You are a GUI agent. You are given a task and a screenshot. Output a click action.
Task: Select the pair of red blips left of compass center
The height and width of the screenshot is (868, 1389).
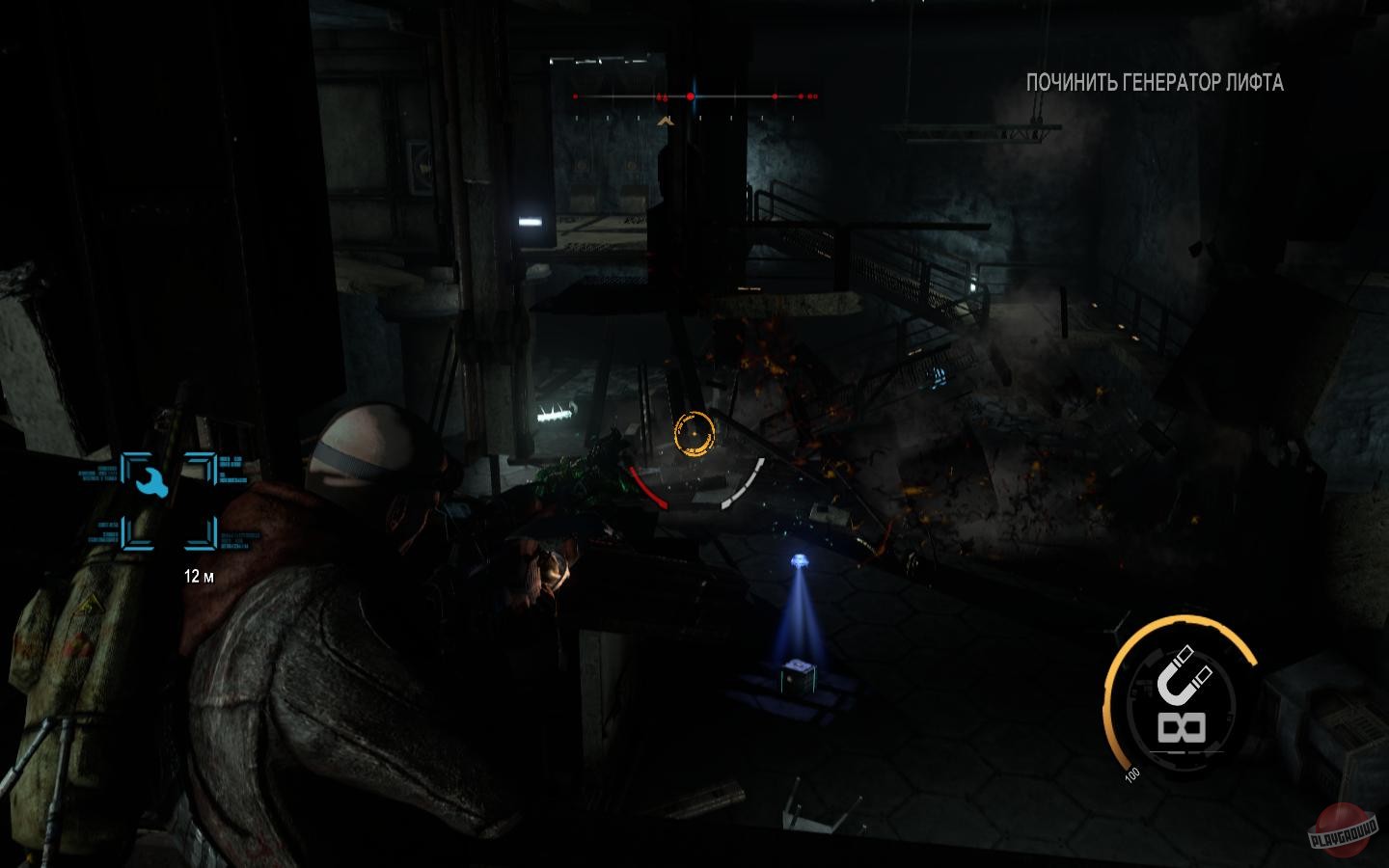click(x=662, y=96)
